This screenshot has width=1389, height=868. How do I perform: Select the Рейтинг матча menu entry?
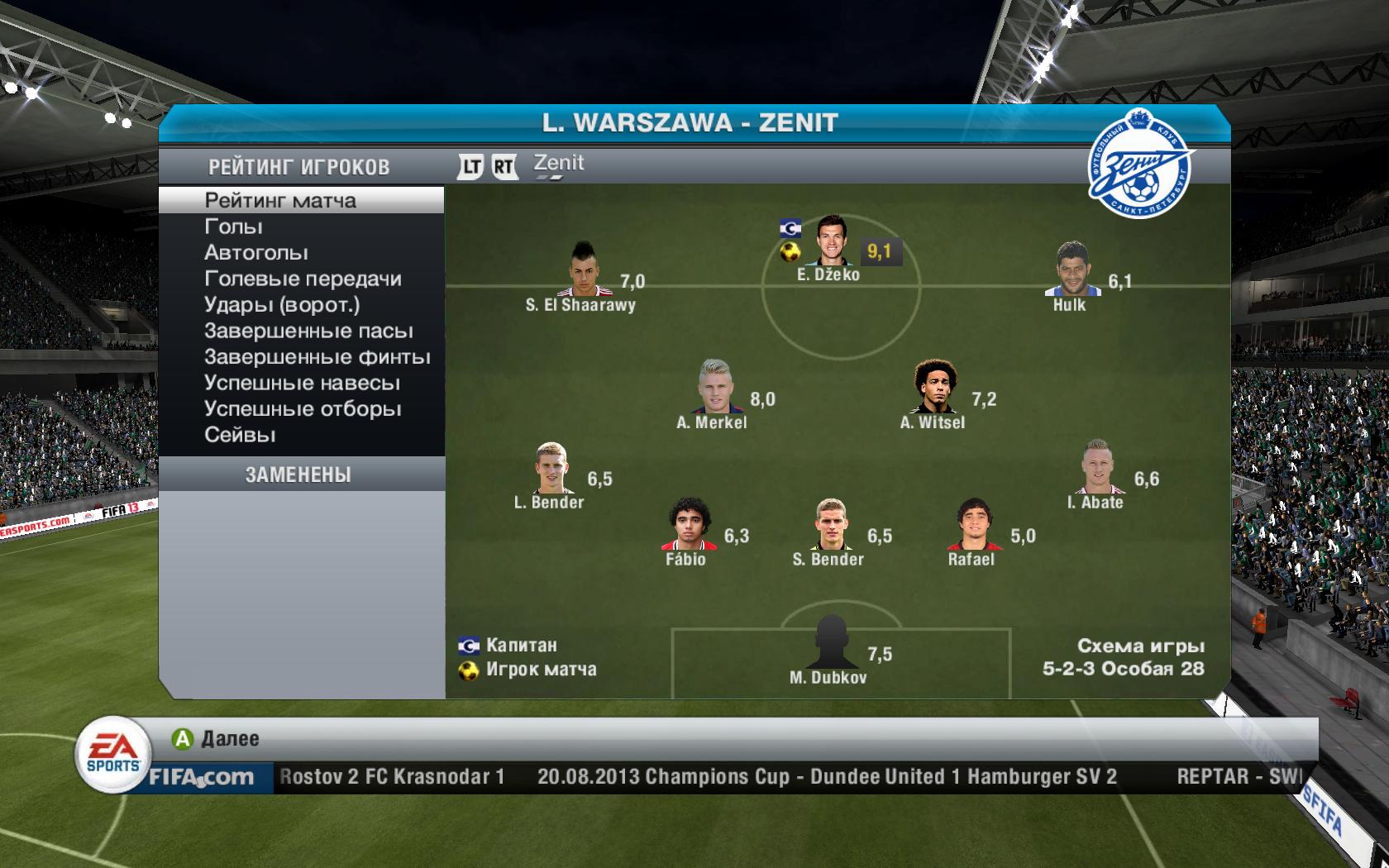click(x=281, y=200)
